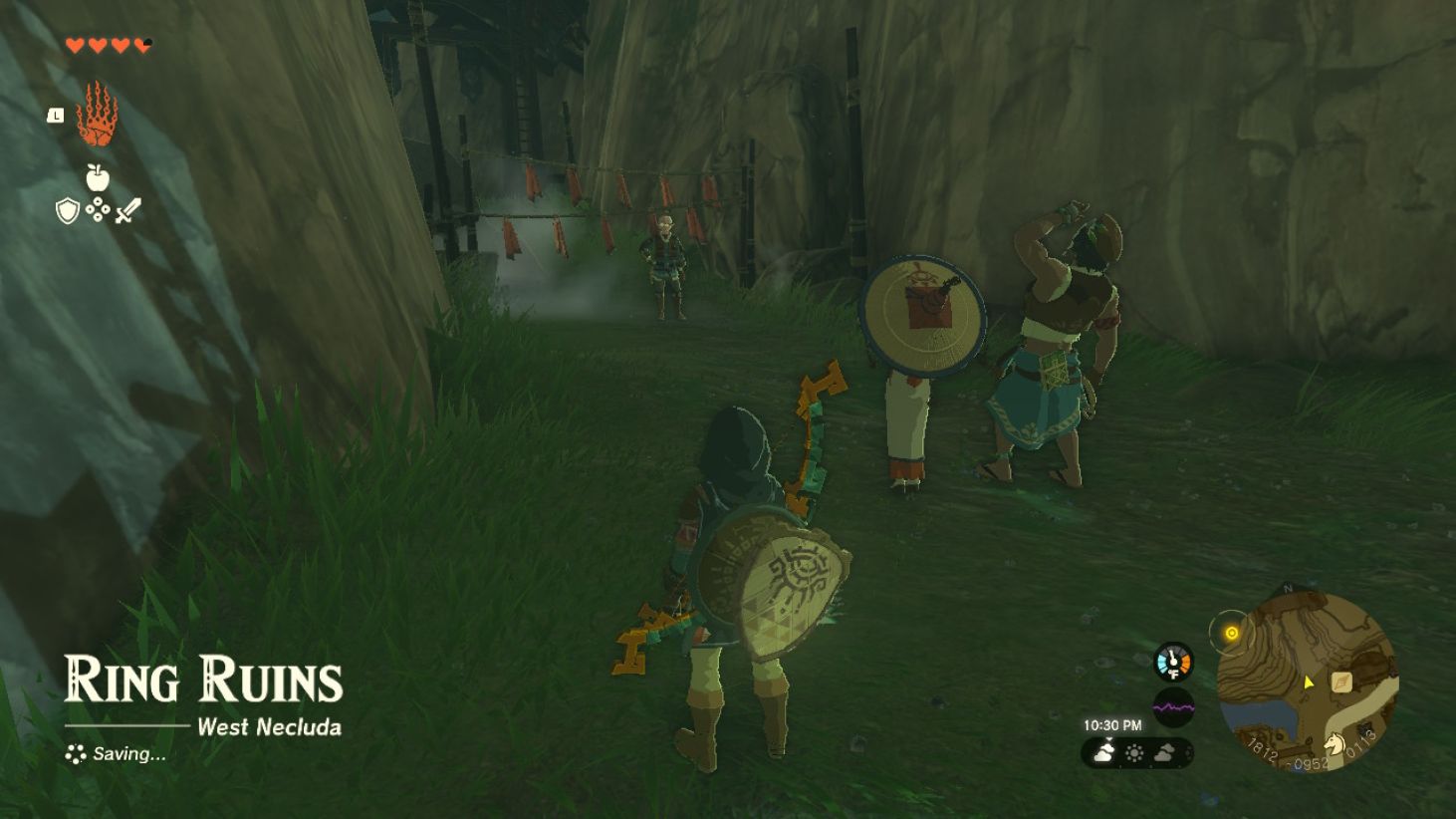This screenshot has height=819, width=1456.
Task: Click the sword quick-swap icon
Action: (x=127, y=210)
